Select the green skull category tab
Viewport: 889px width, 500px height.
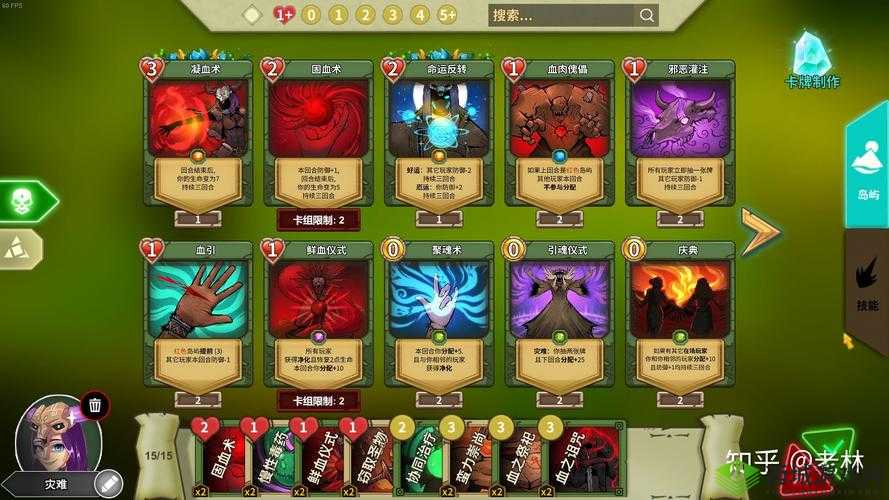(x=24, y=201)
